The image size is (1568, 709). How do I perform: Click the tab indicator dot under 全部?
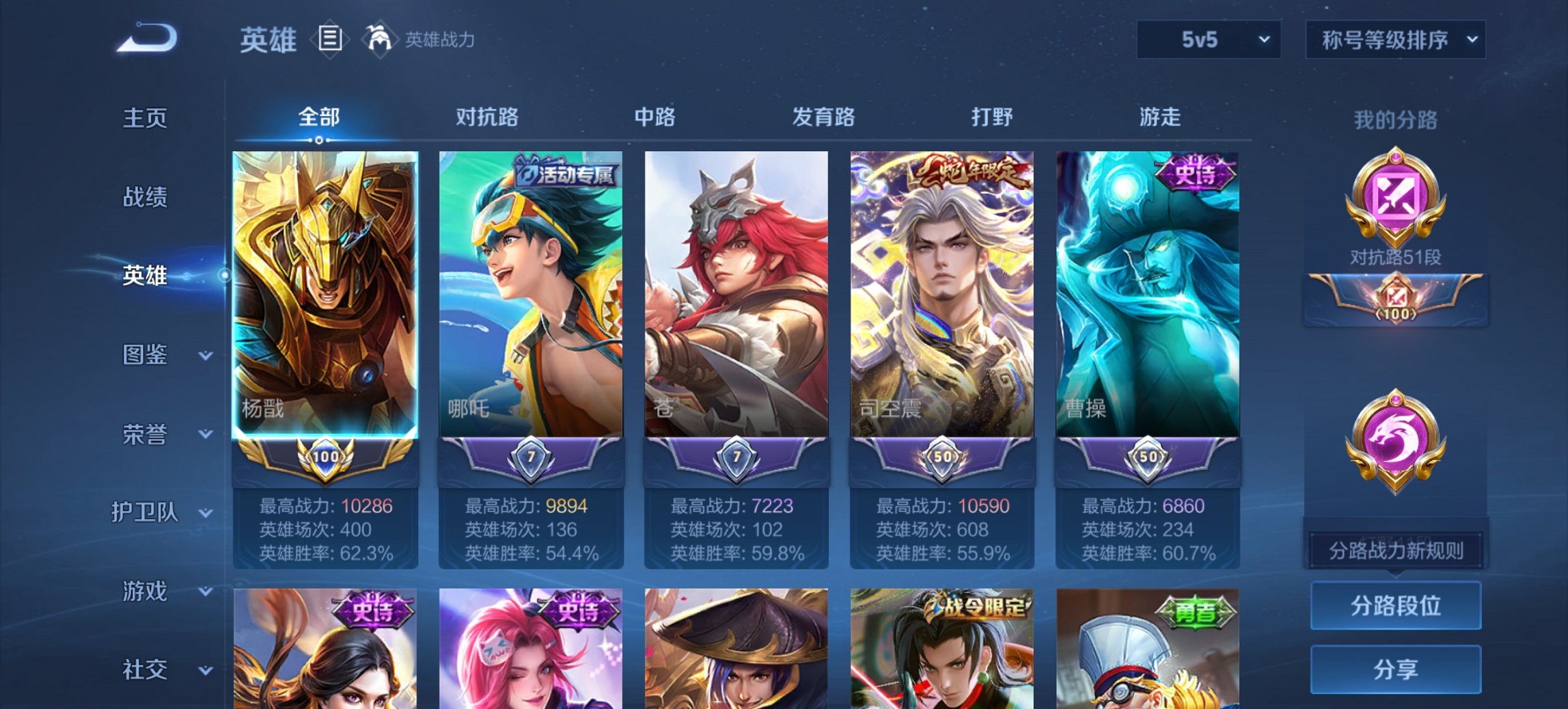318,141
